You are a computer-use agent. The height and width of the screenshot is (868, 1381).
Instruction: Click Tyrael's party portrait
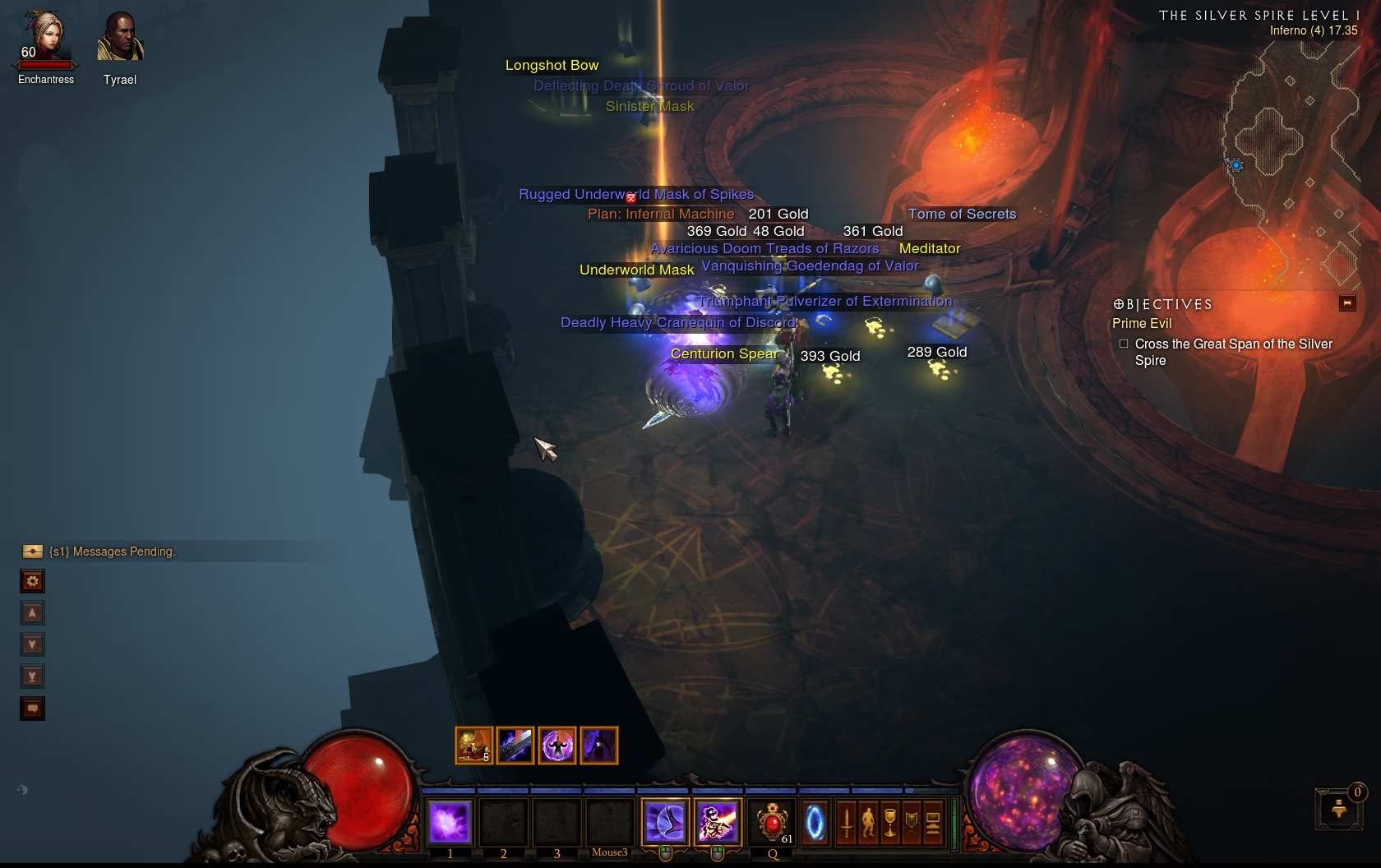(x=120, y=38)
